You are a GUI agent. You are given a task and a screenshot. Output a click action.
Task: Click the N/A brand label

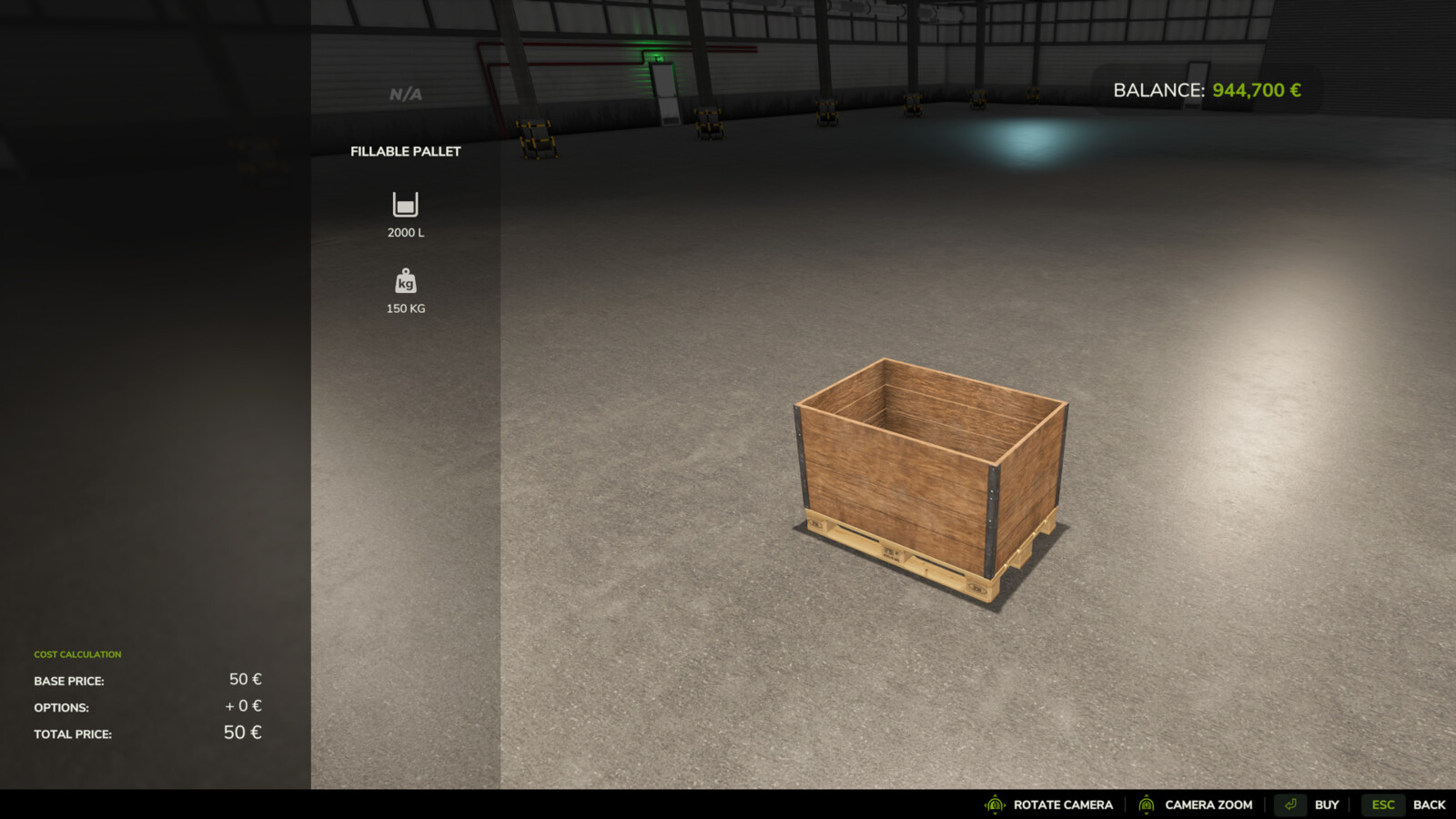404,92
